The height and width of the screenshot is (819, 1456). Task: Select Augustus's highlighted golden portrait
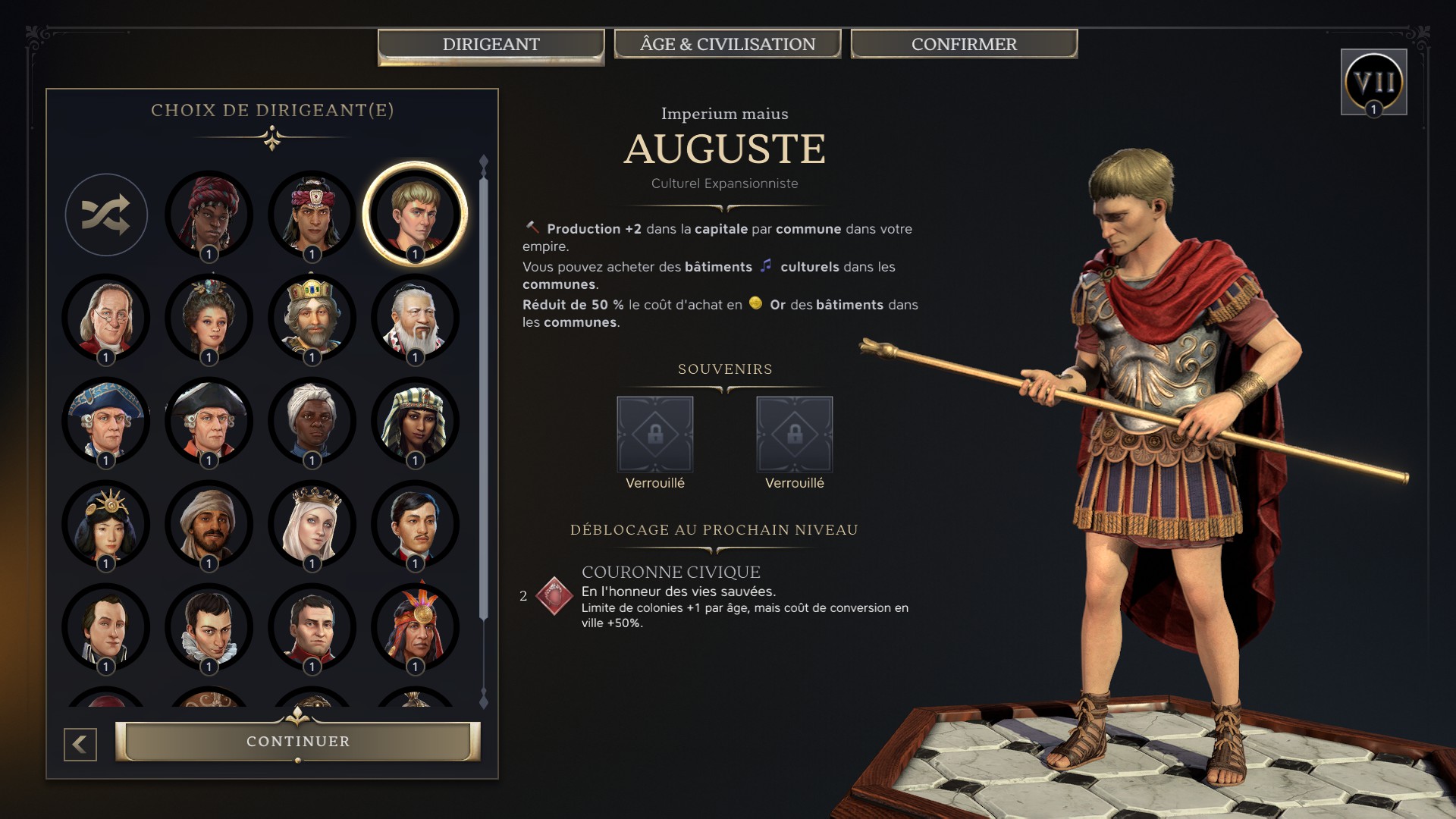coord(415,215)
